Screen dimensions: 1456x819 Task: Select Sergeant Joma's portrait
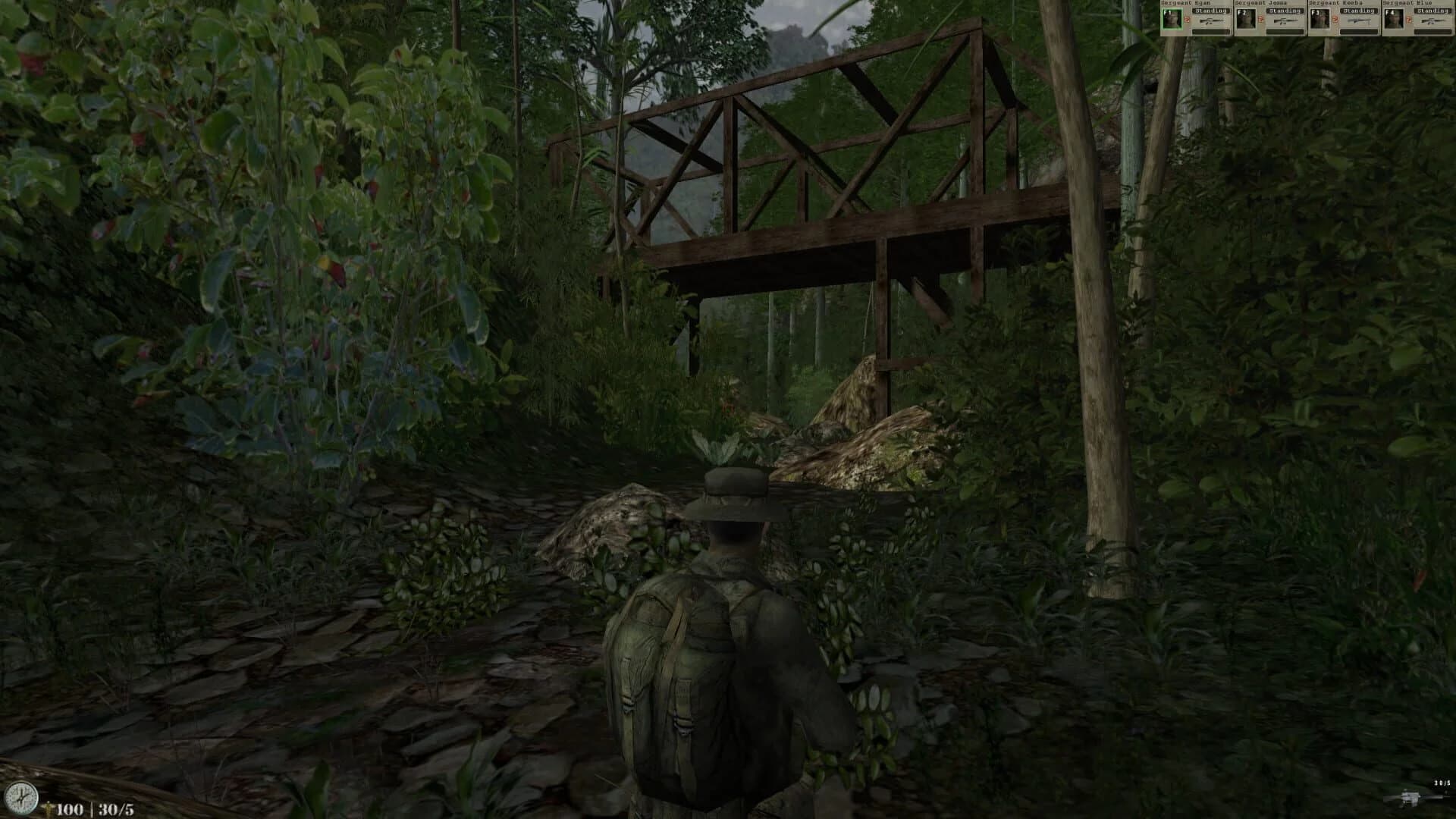point(1247,18)
